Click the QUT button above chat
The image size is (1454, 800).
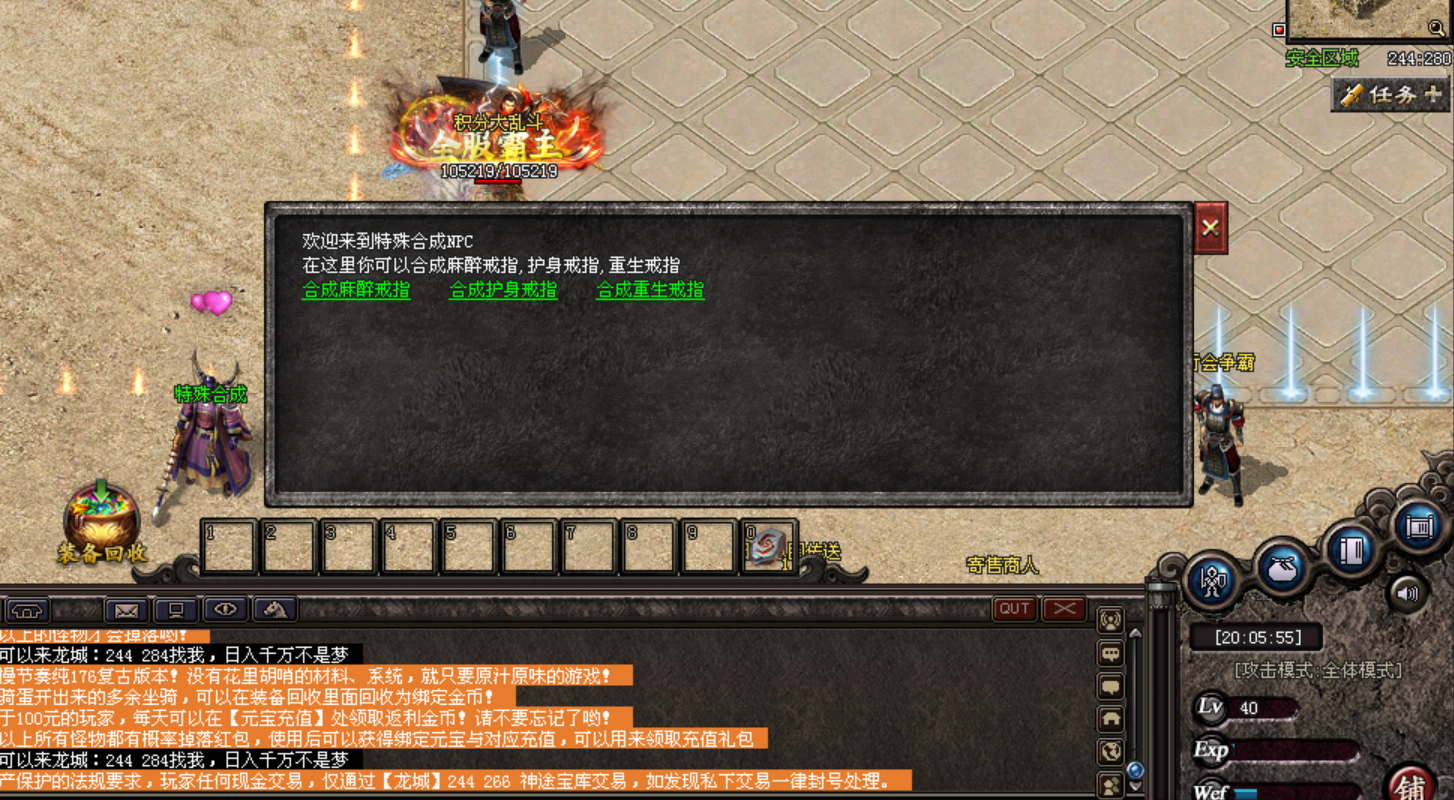[x=1015, y=608]
